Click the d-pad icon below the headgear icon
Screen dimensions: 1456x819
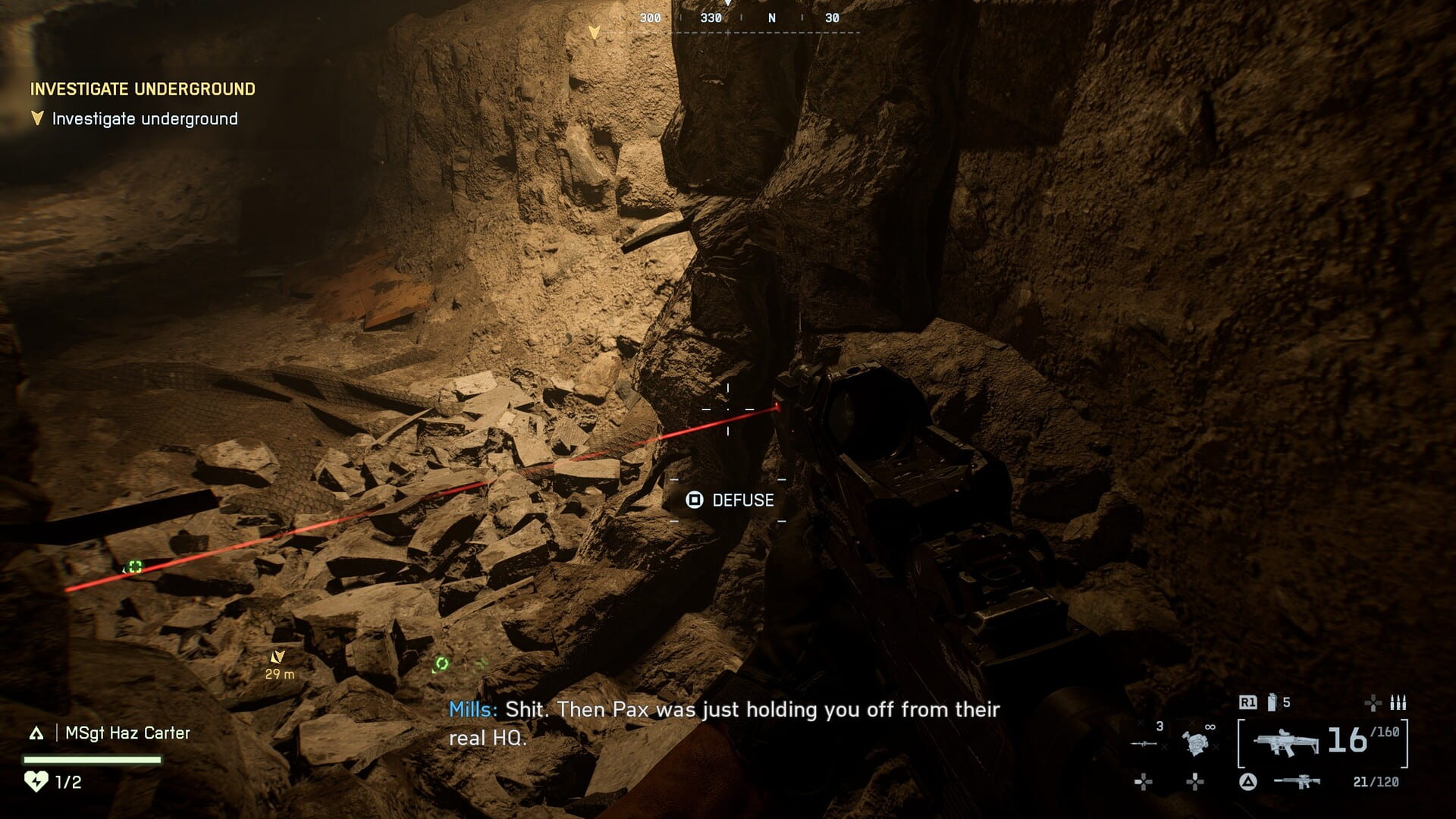click(1195, 783)
